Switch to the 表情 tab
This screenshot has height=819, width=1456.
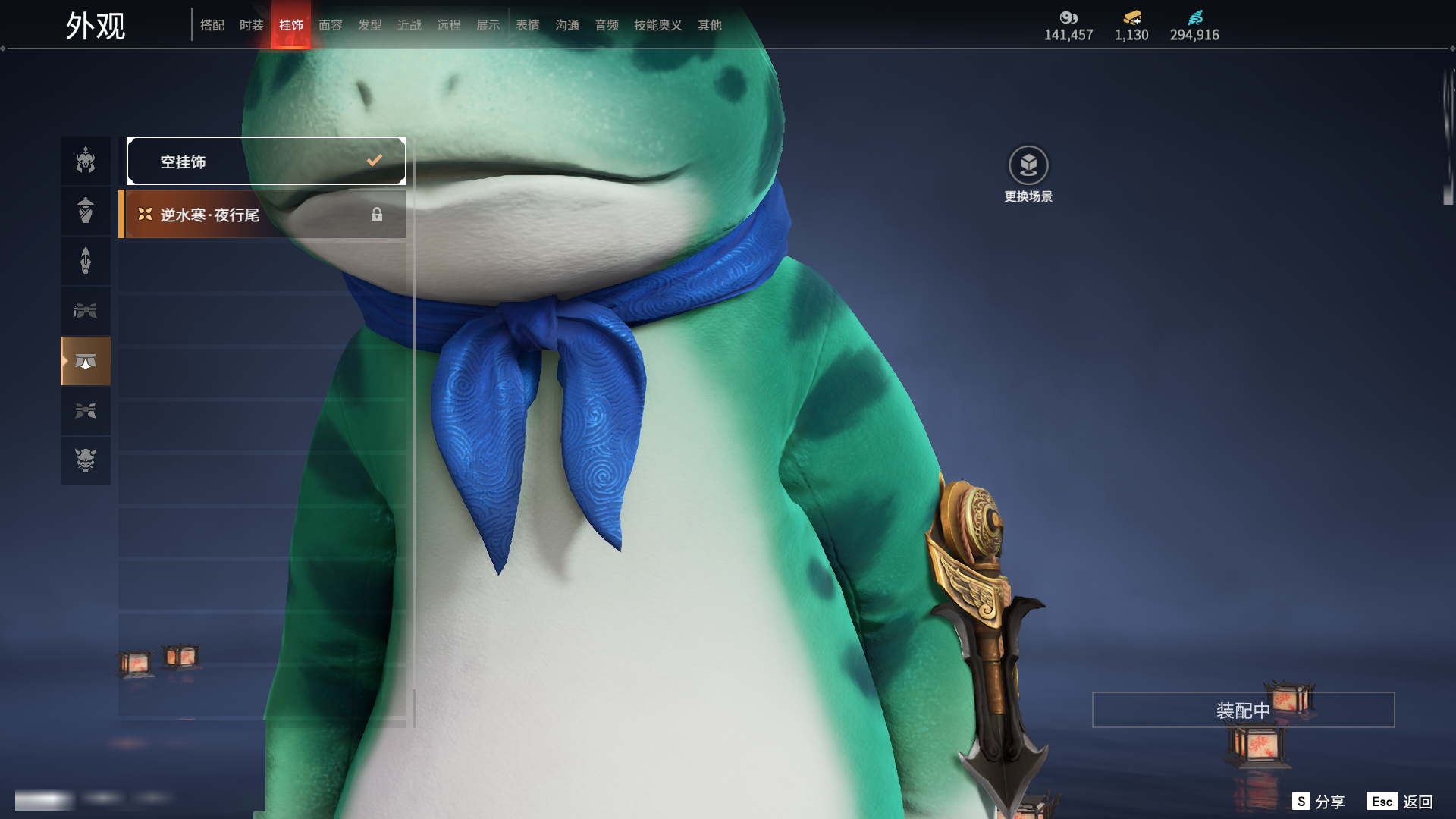pos(528,25)
